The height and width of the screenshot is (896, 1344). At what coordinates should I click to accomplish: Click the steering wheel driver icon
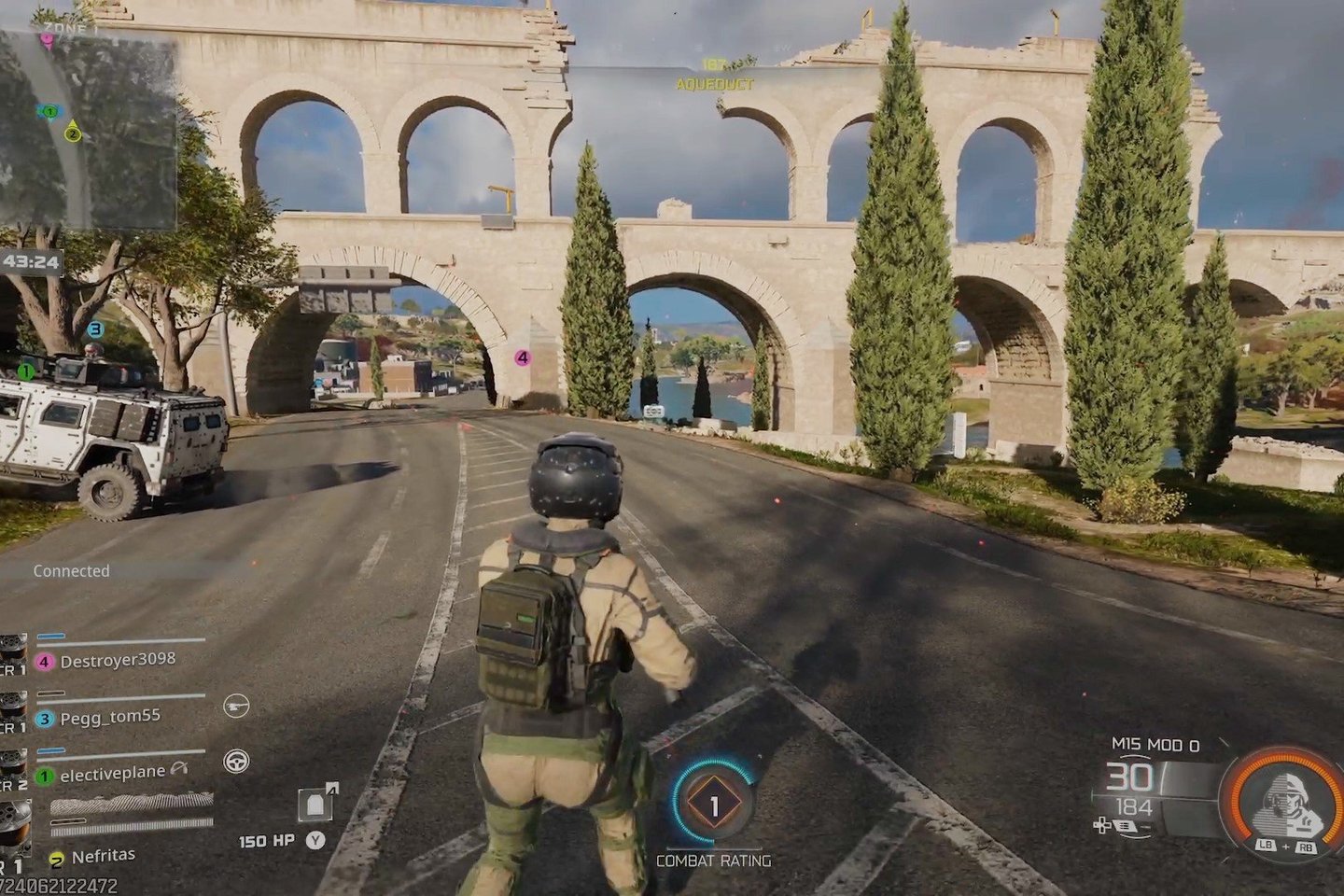point(236,762)
